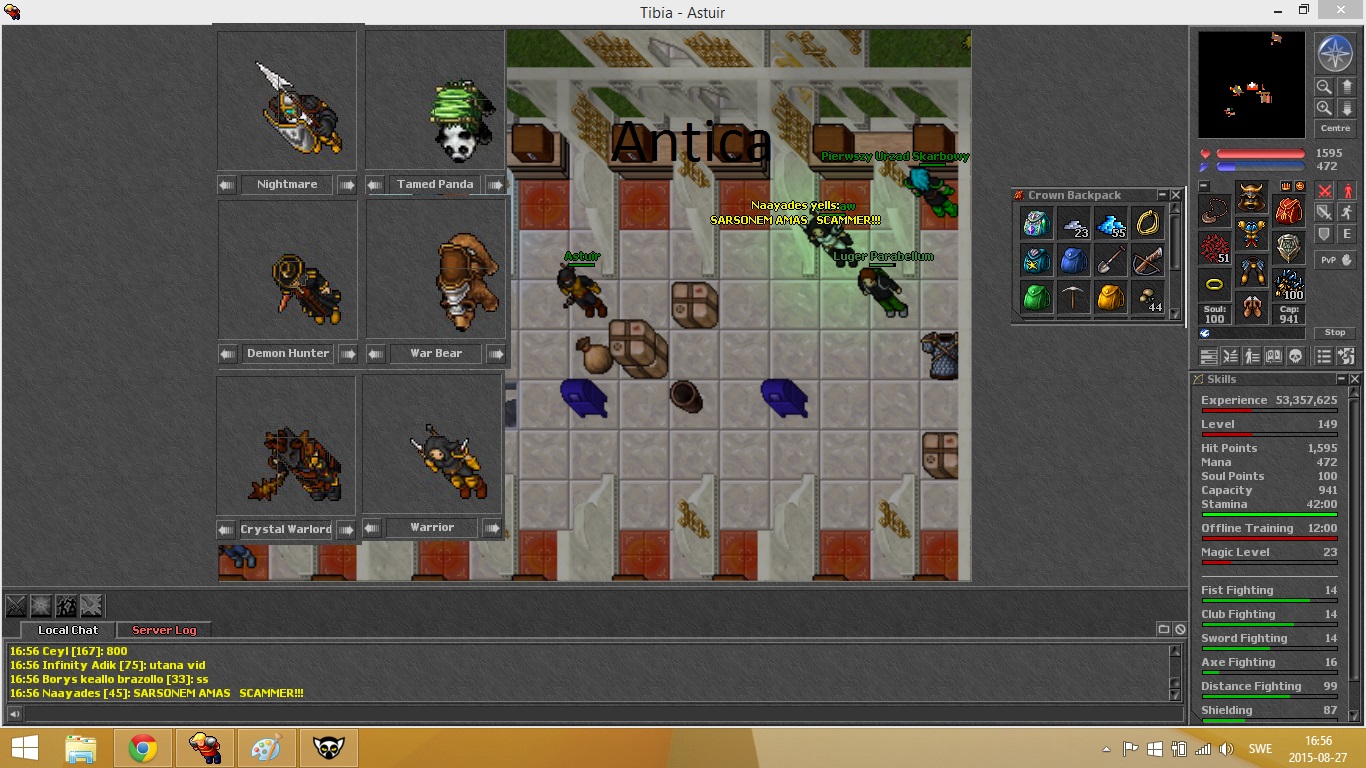Select the Local Chat tab
The image size is (1366, 768).
[x=68, y=630]
